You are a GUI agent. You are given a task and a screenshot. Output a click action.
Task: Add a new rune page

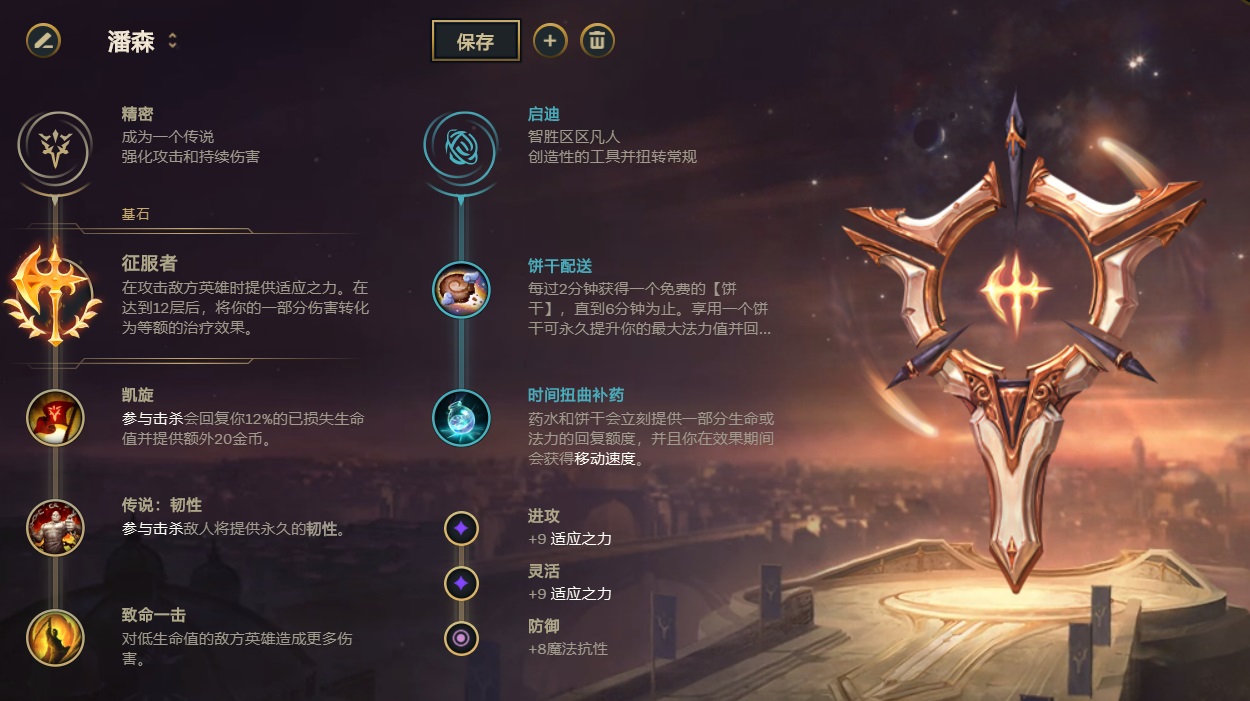click(x=549, y=41)
